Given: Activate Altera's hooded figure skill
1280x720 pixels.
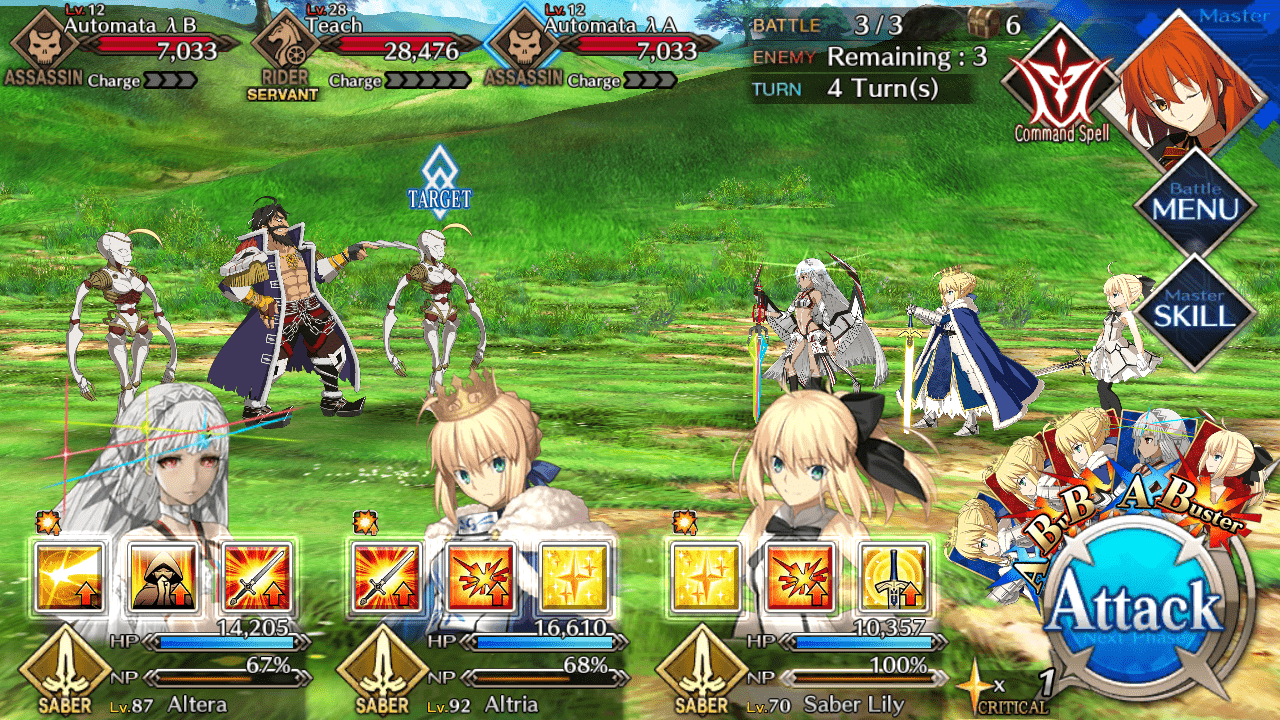Looking at the screenshot, I should coord(163,579).
